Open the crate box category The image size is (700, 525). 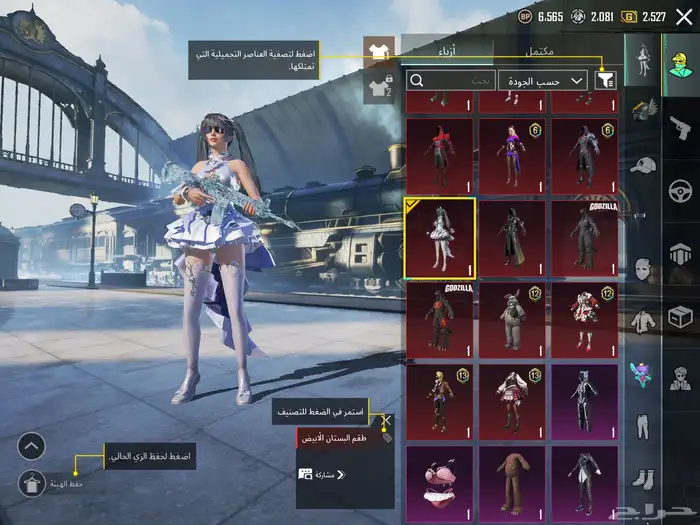[681, 316]
